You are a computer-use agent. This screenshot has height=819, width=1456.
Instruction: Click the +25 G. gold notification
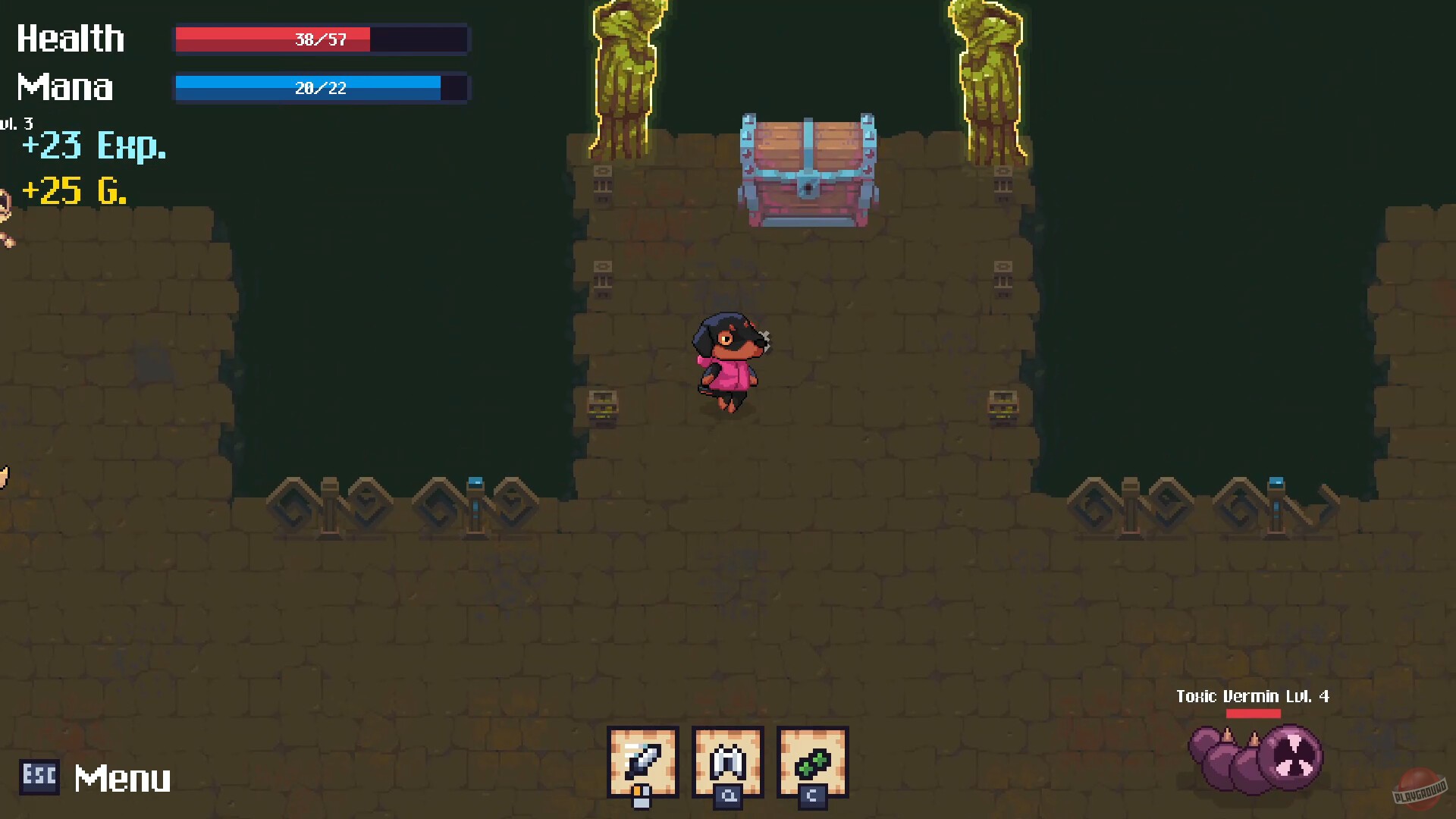click(x=74, y=192)
